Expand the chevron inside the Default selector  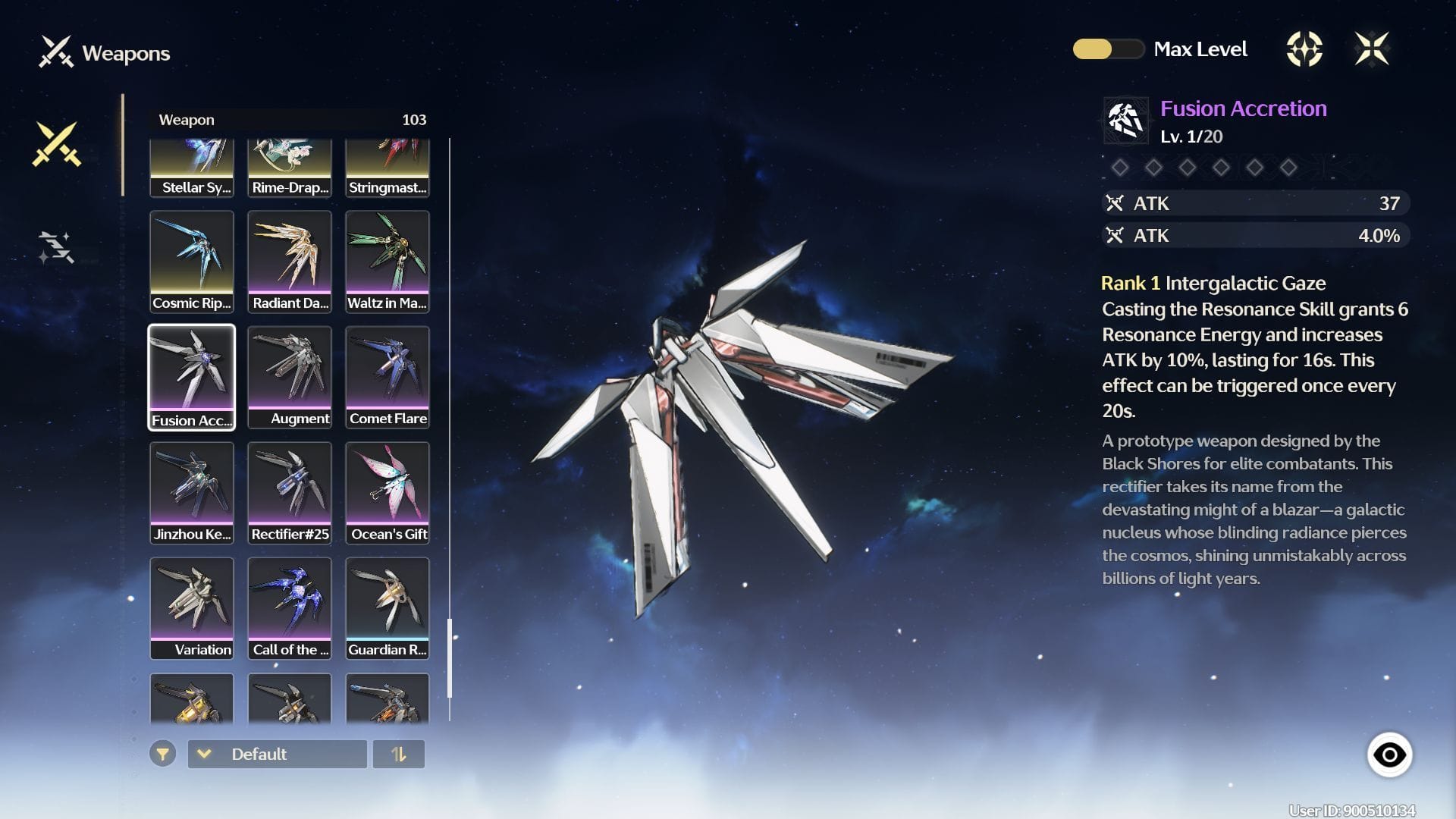coord(203,755)
